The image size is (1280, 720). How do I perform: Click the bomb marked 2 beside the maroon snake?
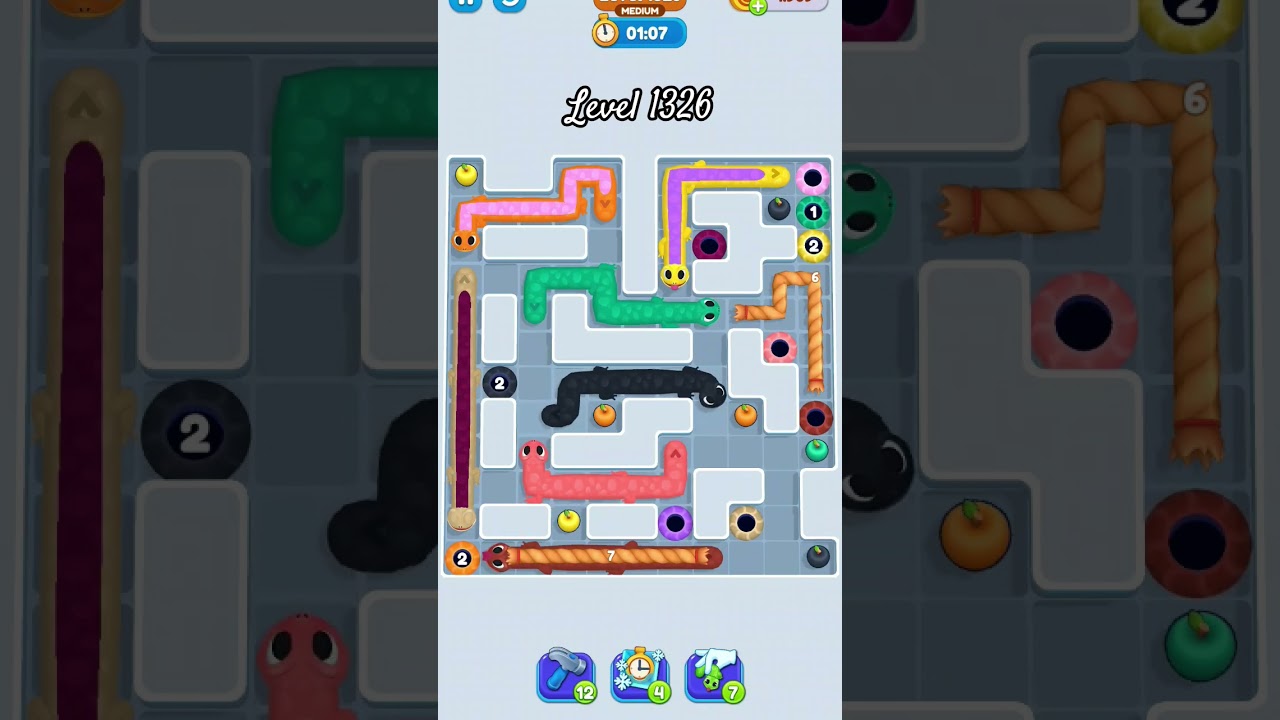(498, 383)
